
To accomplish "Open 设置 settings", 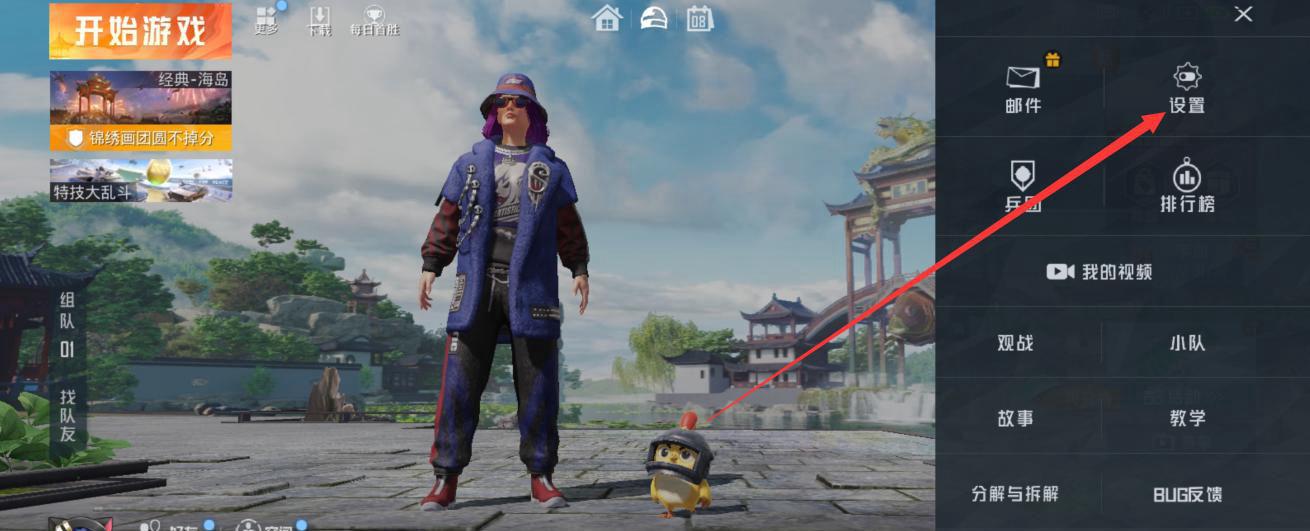I will (x=1187, y=87).
